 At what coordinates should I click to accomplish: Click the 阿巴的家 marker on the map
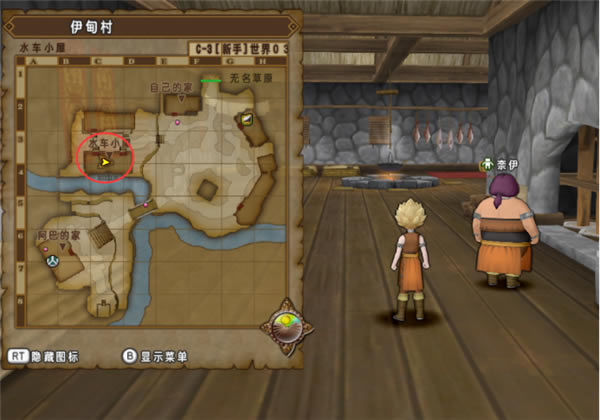tap(57, 234)
